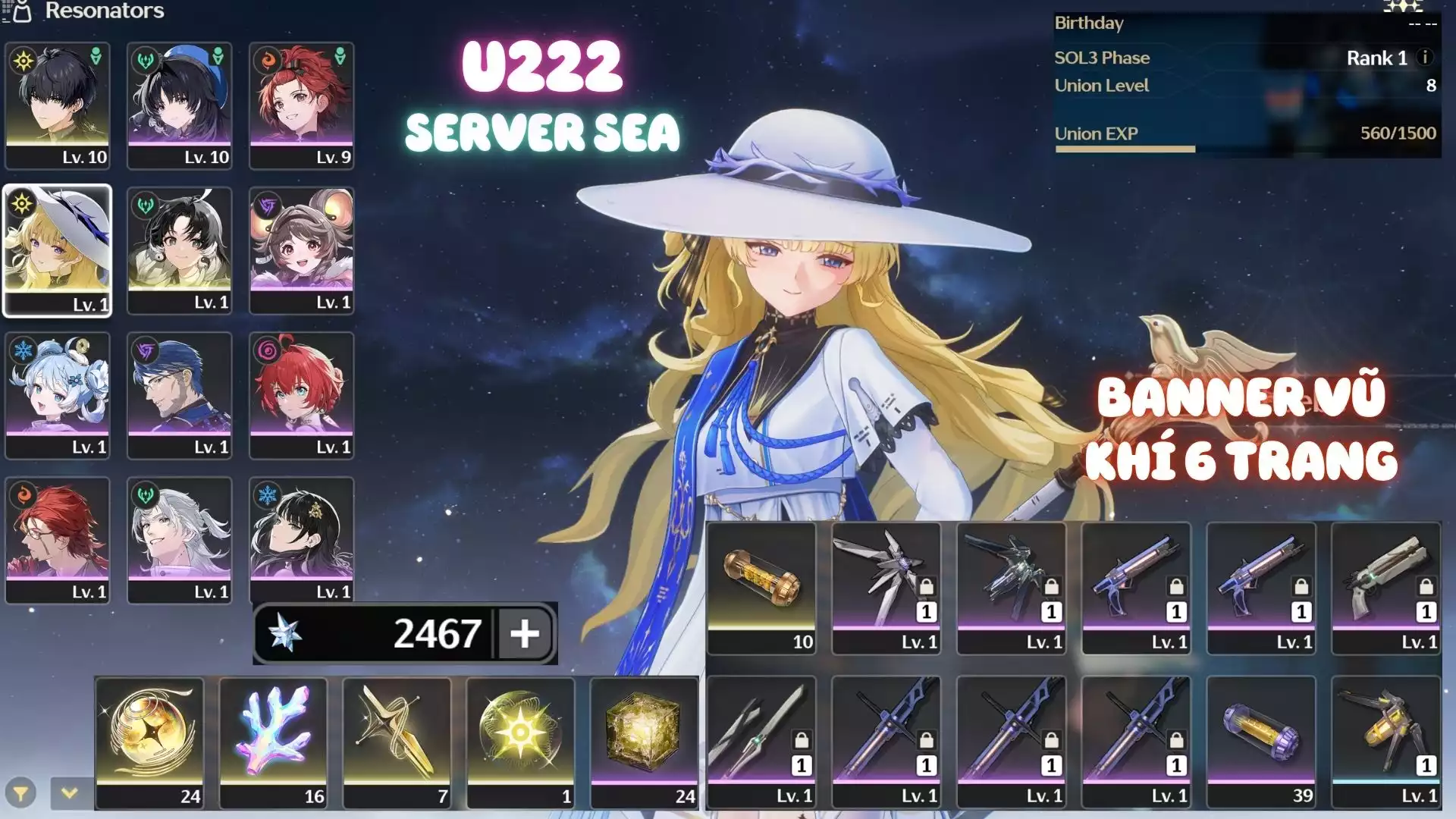Open the yellow filter funnel button

[x=20, y=794]
